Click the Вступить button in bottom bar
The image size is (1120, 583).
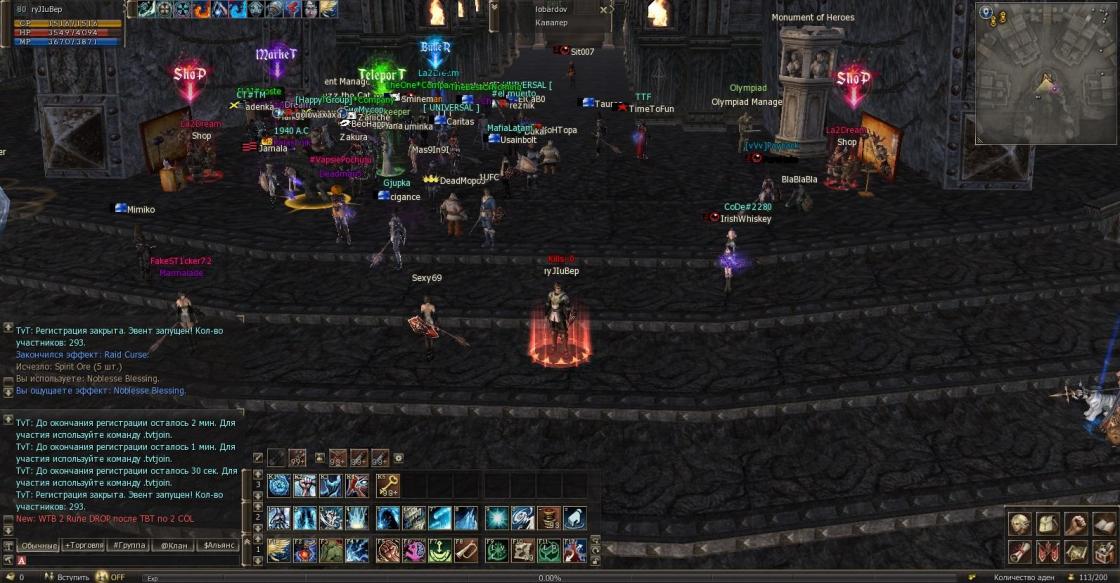point(73,577)
